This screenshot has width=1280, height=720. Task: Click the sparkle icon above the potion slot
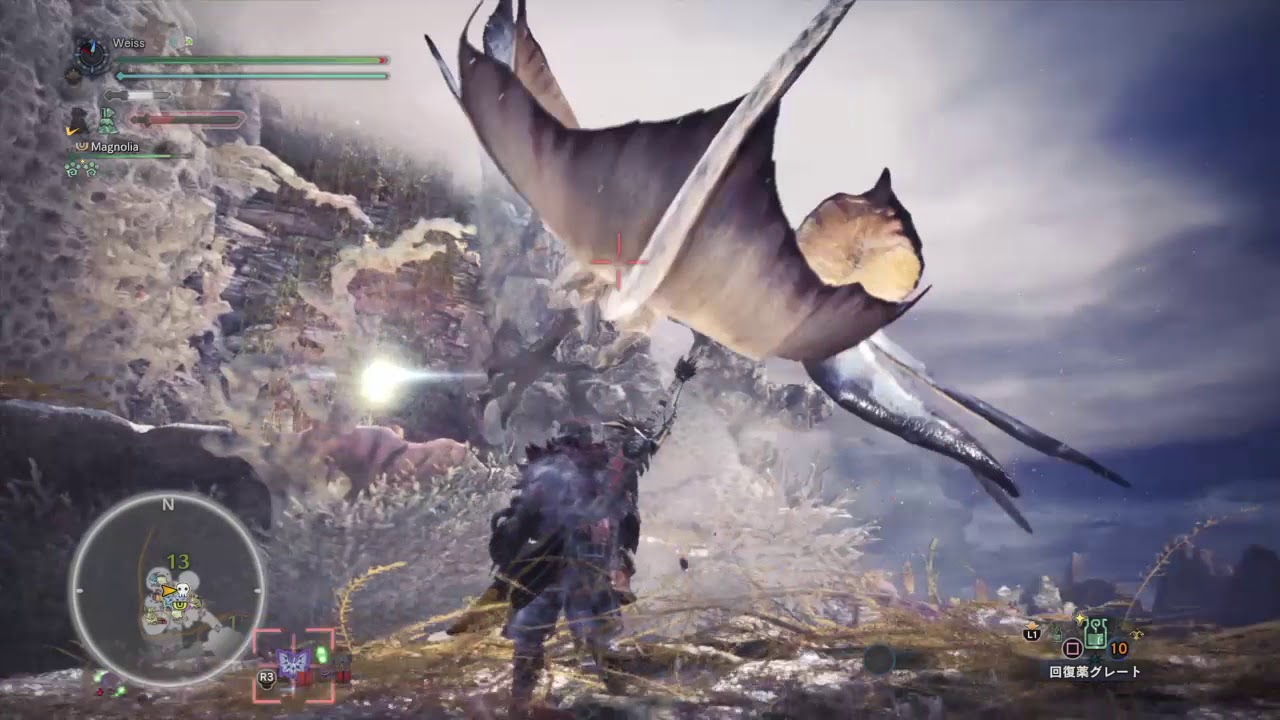(x=1080, y=619)
